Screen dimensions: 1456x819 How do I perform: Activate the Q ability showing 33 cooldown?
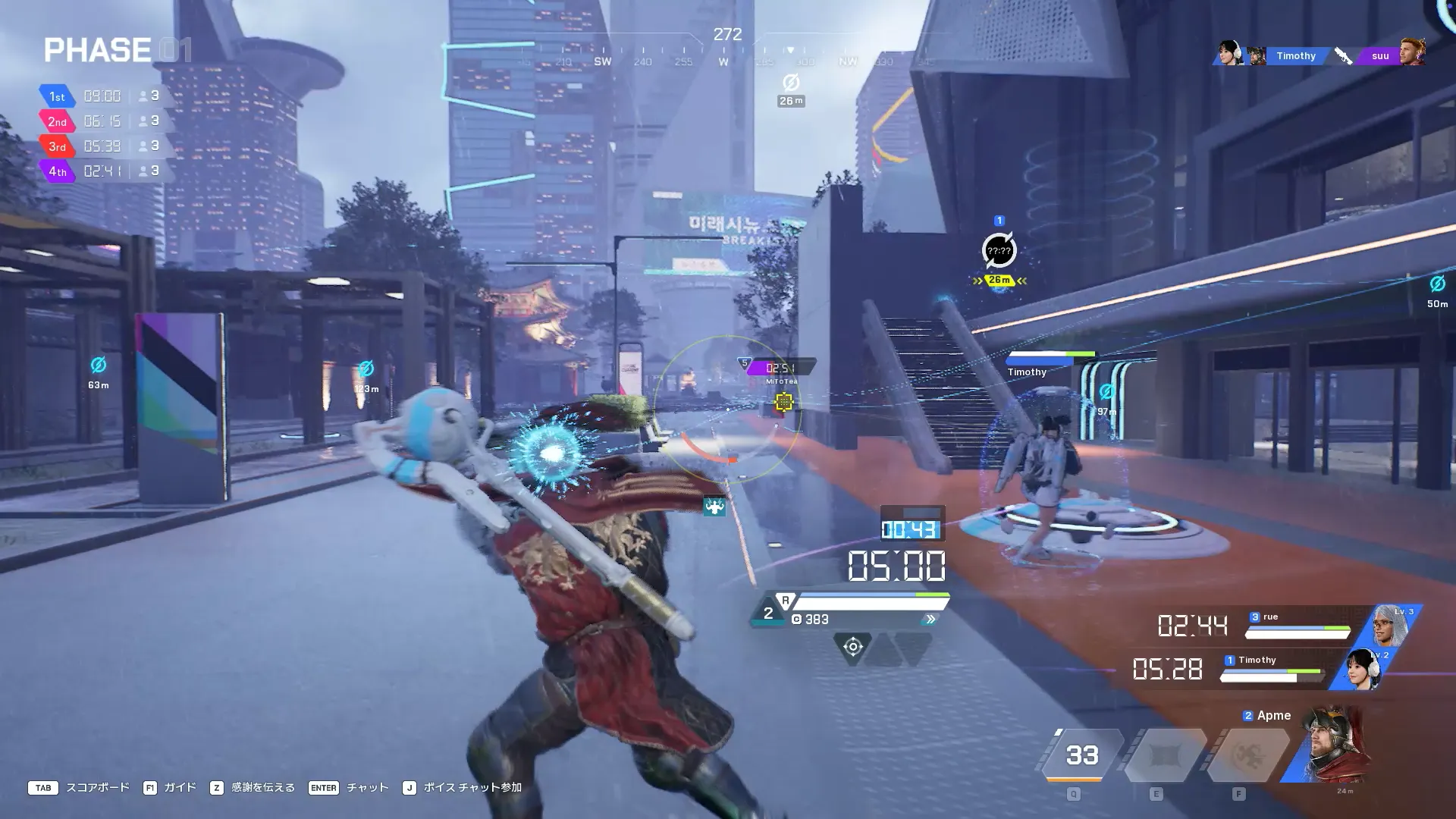tap(1081, 755)
